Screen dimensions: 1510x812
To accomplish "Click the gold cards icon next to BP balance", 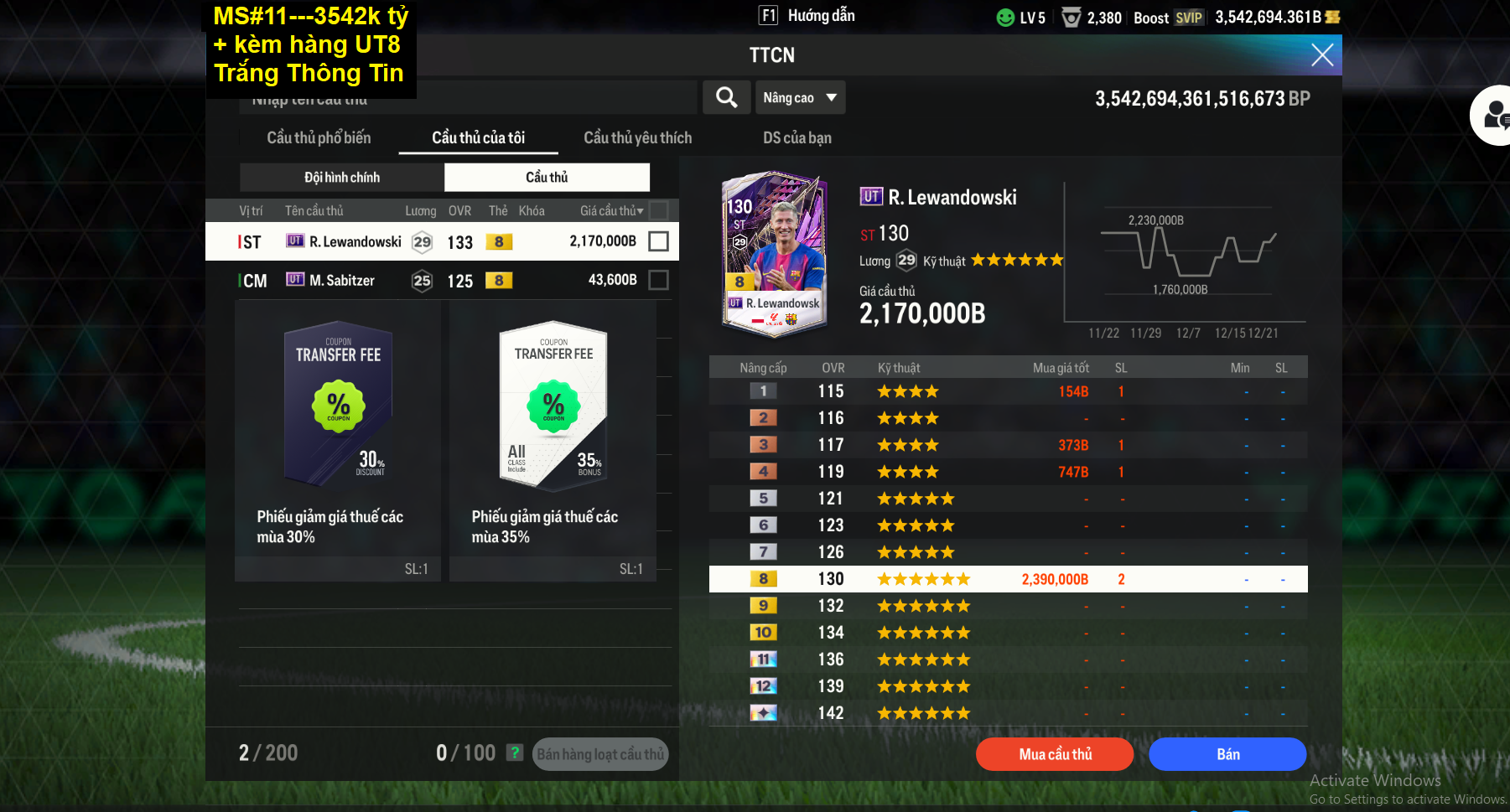I will 1333,17.
